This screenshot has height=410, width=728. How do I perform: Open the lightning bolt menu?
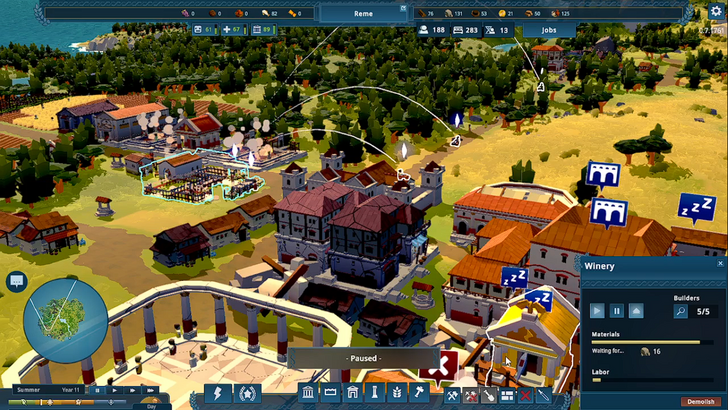[x=217, y=394]
